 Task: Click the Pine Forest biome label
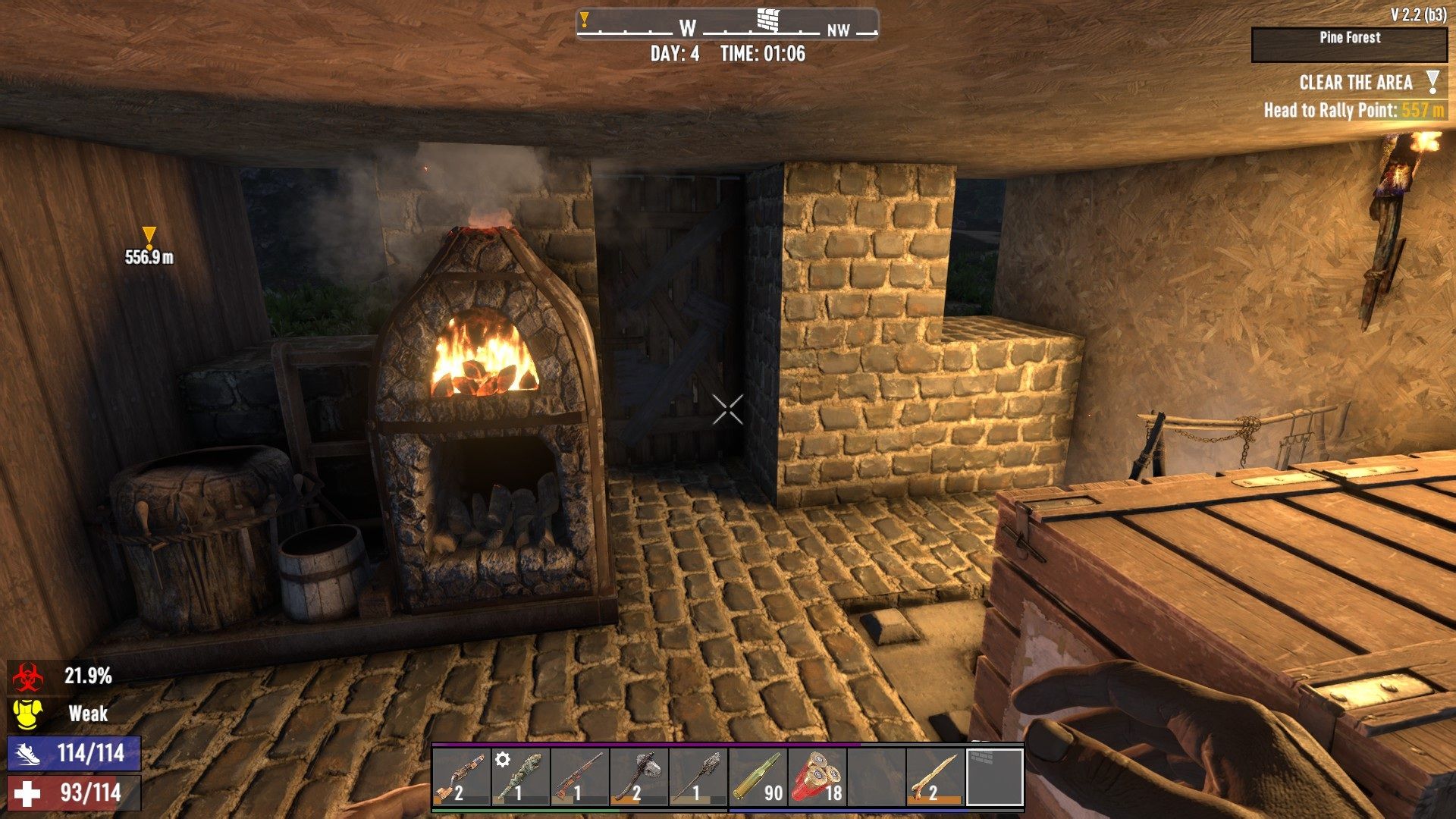tap(1349, 38)
